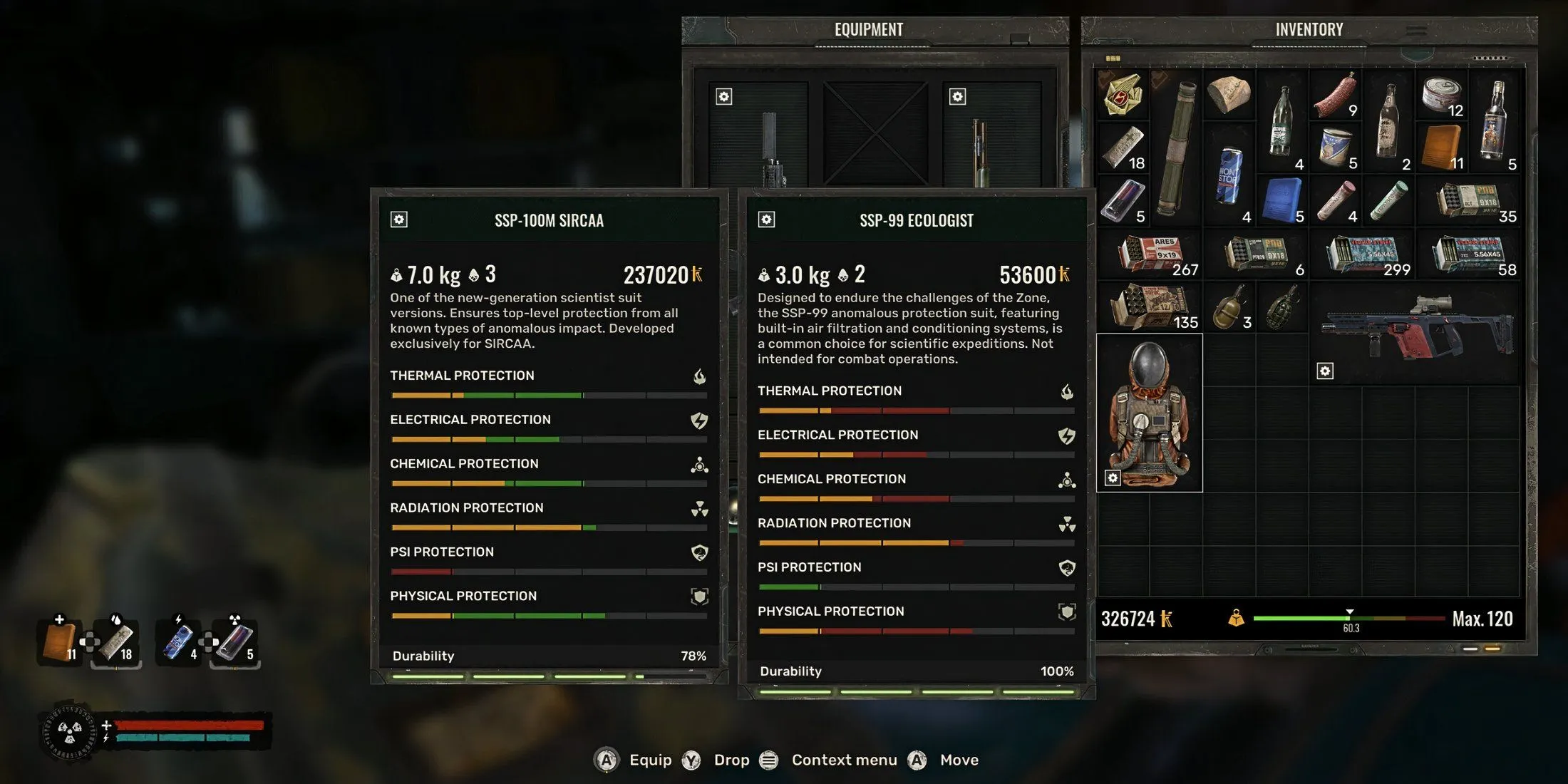The height and width of the screenshot is (784, 1568).
Task: Select the vodka bottle stack
Action: [x=1495, y=121]
